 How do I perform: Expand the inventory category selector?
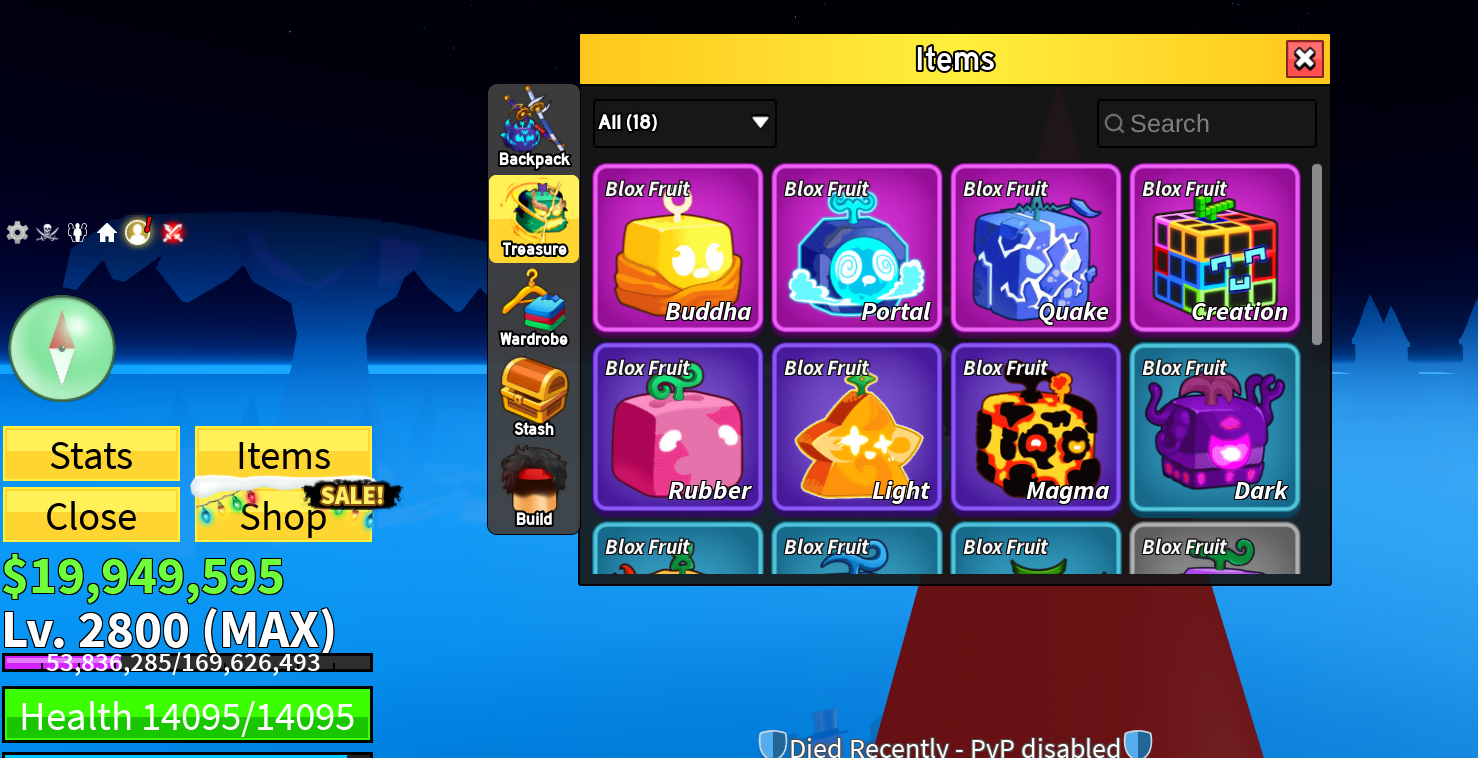tap(684, 123)
